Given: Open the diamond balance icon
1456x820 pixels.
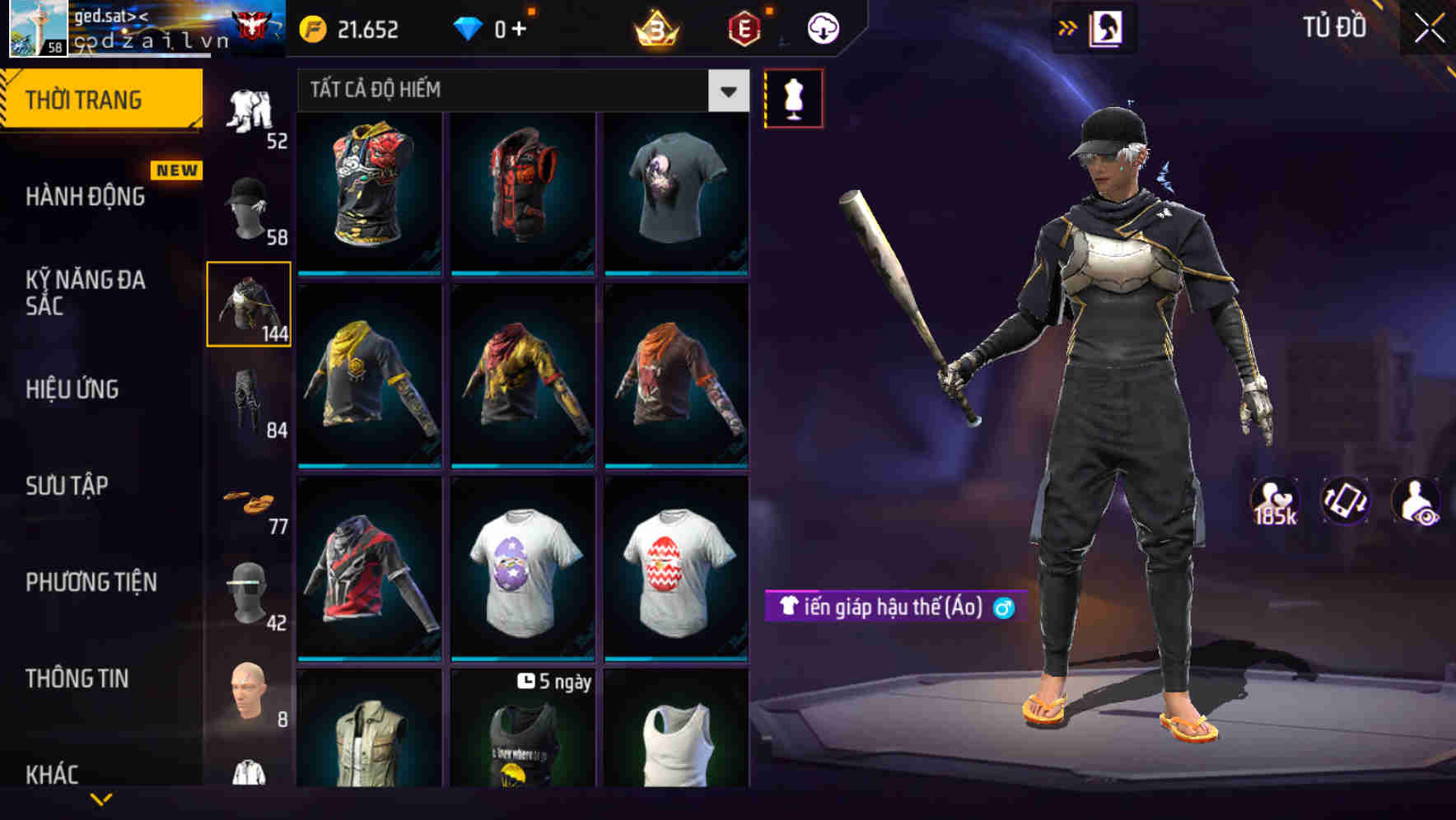Looking at the screenshot, I should click(469, 27).
